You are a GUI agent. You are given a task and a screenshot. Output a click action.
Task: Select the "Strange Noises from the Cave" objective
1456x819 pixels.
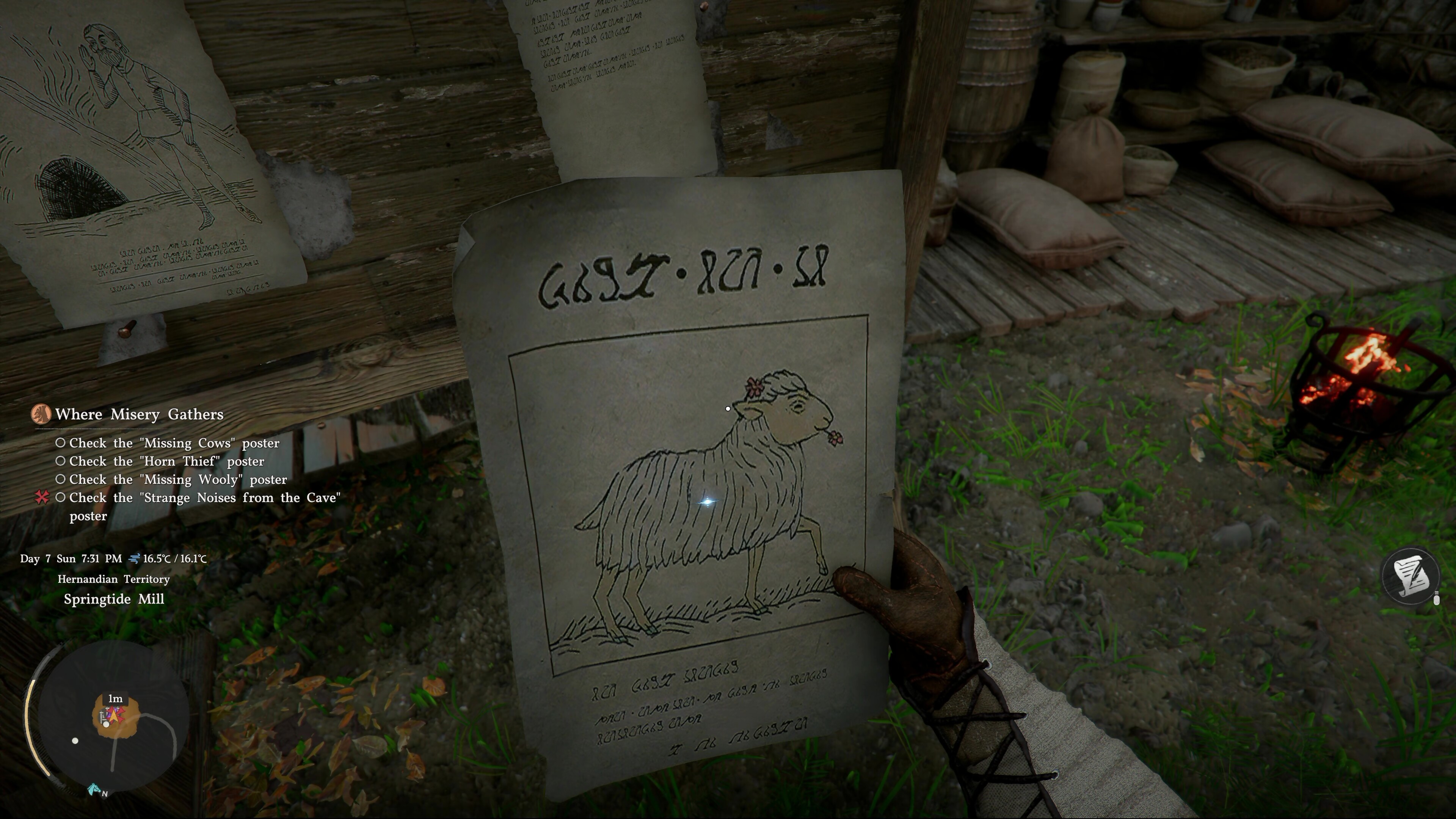[x=205, y=498]
